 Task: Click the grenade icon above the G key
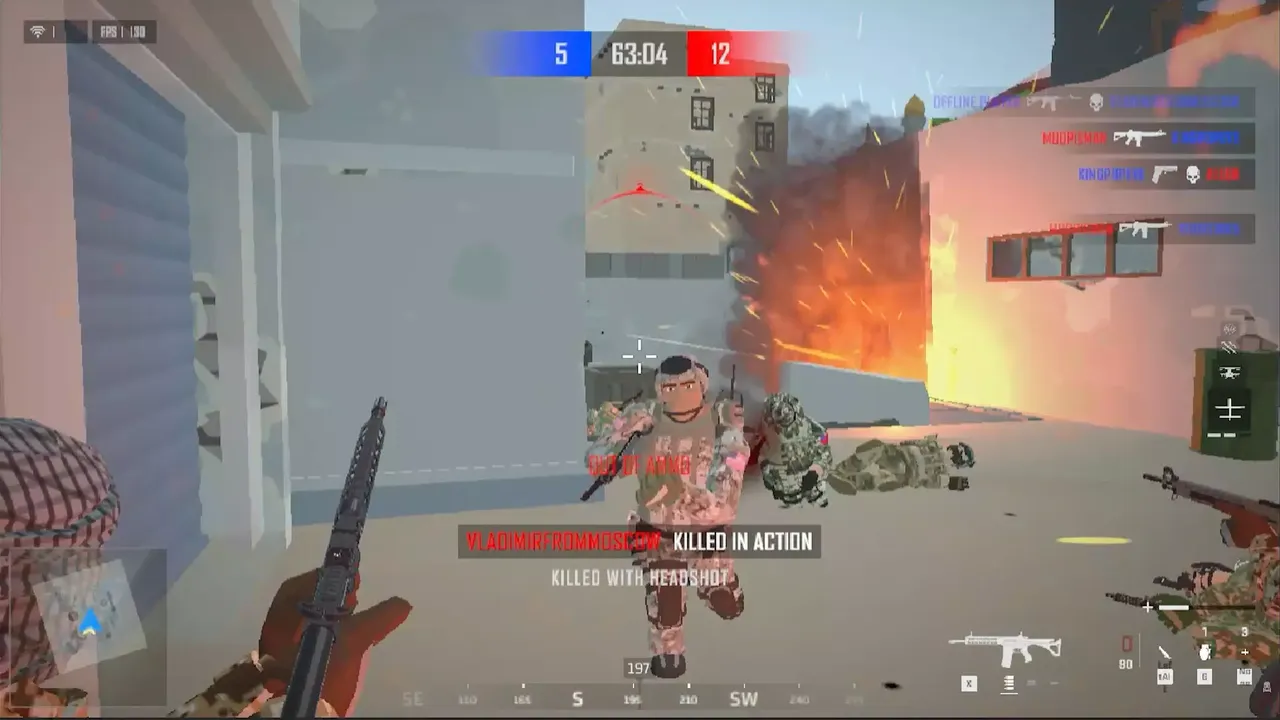1204,650
